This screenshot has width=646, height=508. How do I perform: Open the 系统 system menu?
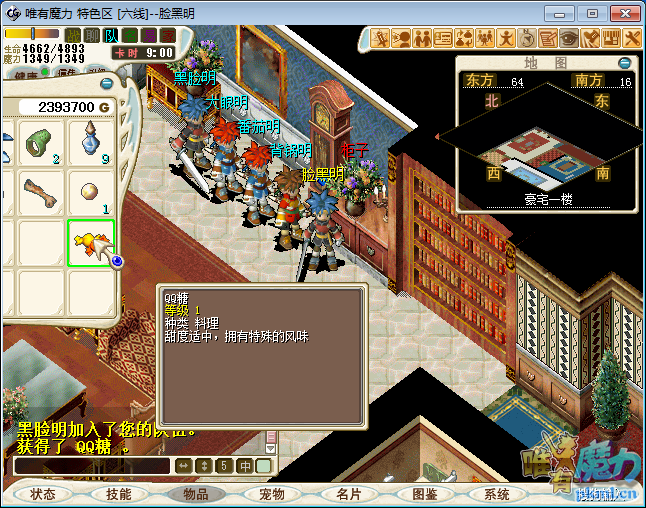click(x=497, y=494)
